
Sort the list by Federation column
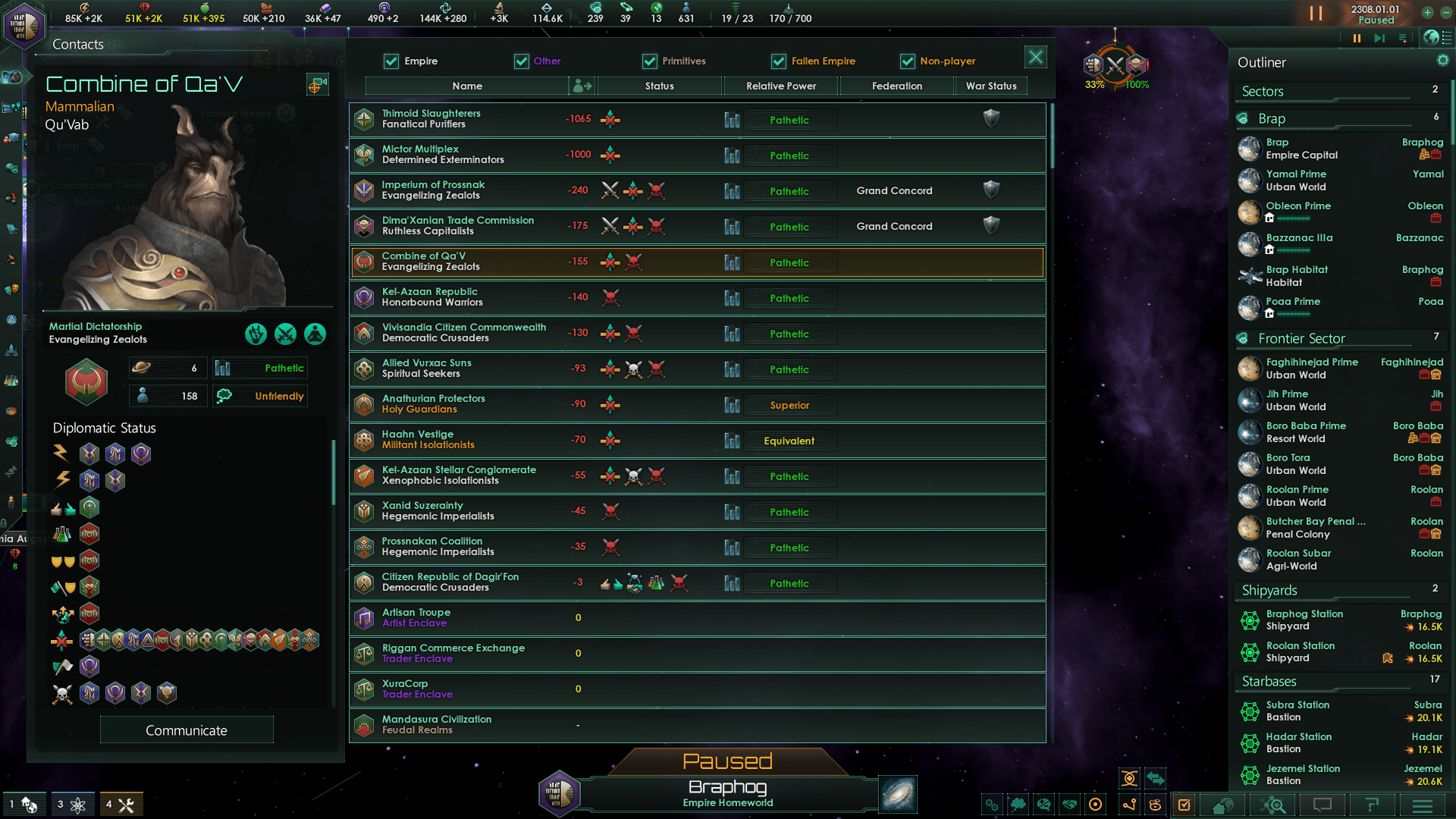pos(896,86)
